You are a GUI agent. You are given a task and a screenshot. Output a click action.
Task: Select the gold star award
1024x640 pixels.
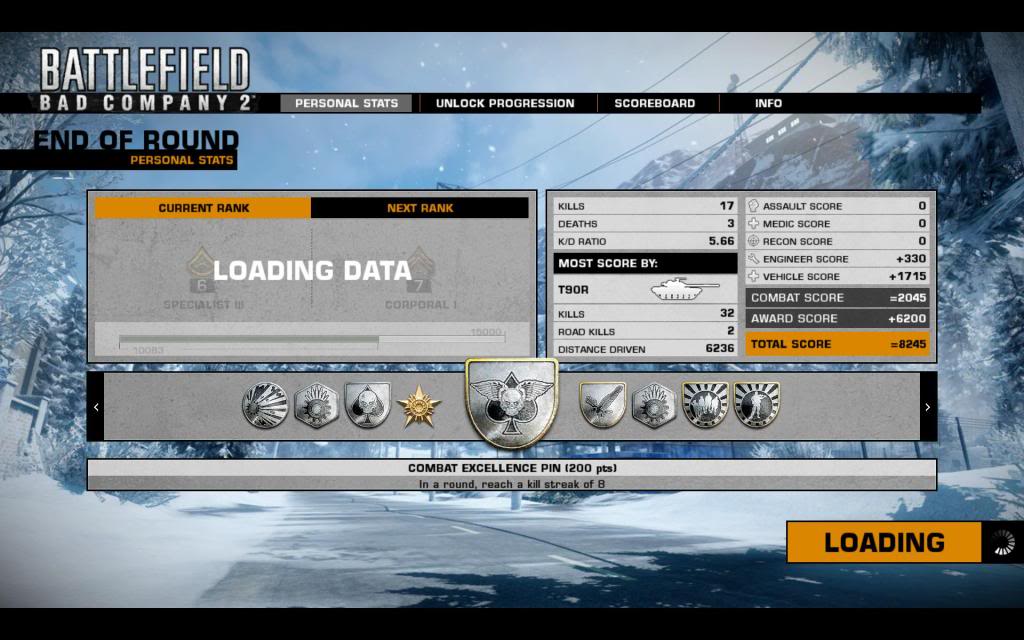point(418,406)
